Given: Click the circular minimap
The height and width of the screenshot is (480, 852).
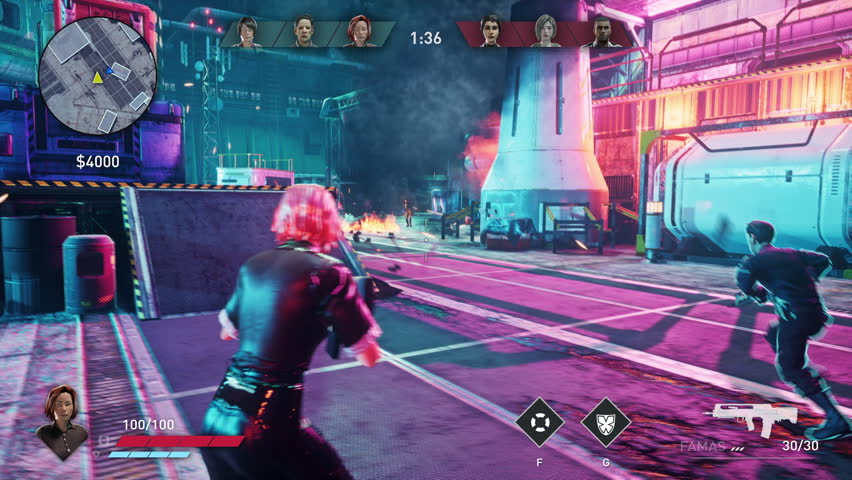Looking at the screenshot, I should (97, 76).
